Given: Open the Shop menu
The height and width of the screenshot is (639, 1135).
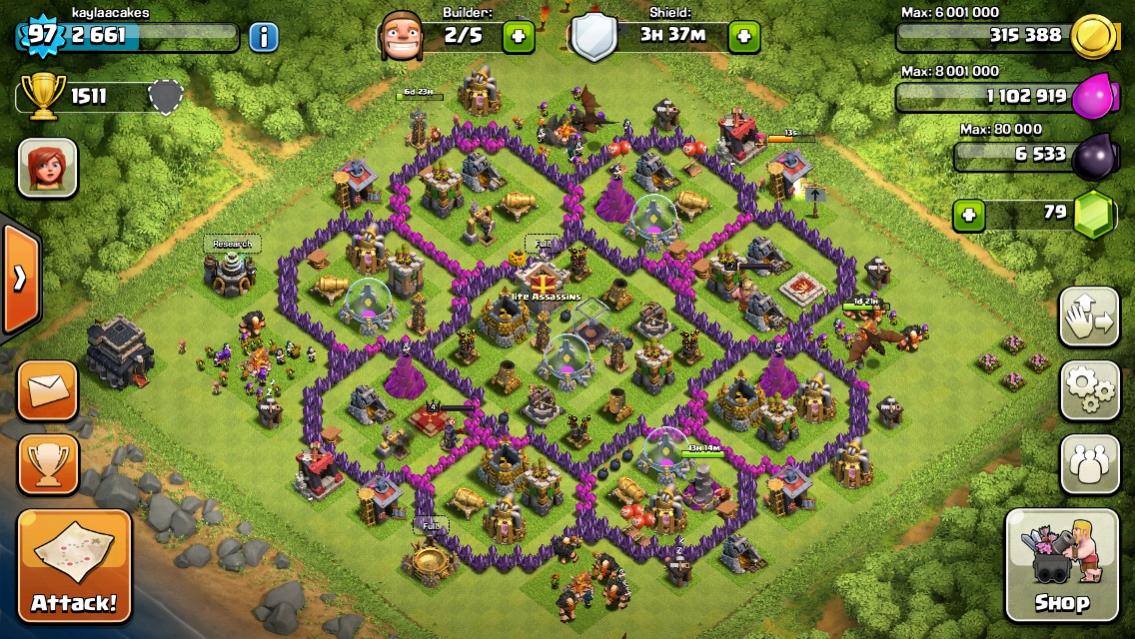Looking at the screenshot, I should tap(1061, 565).
